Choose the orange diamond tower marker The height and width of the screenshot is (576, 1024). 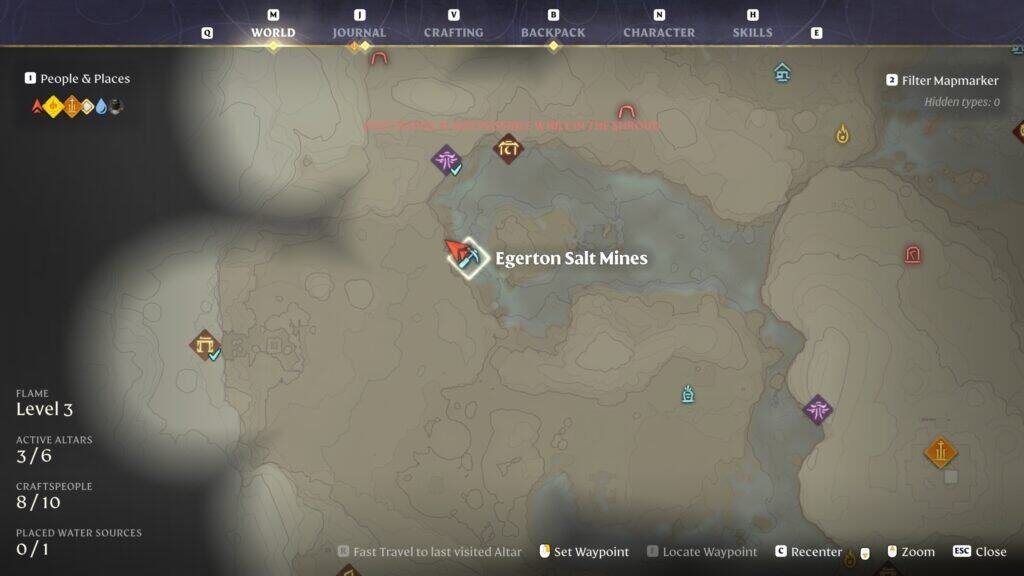(x=940, y=453)
